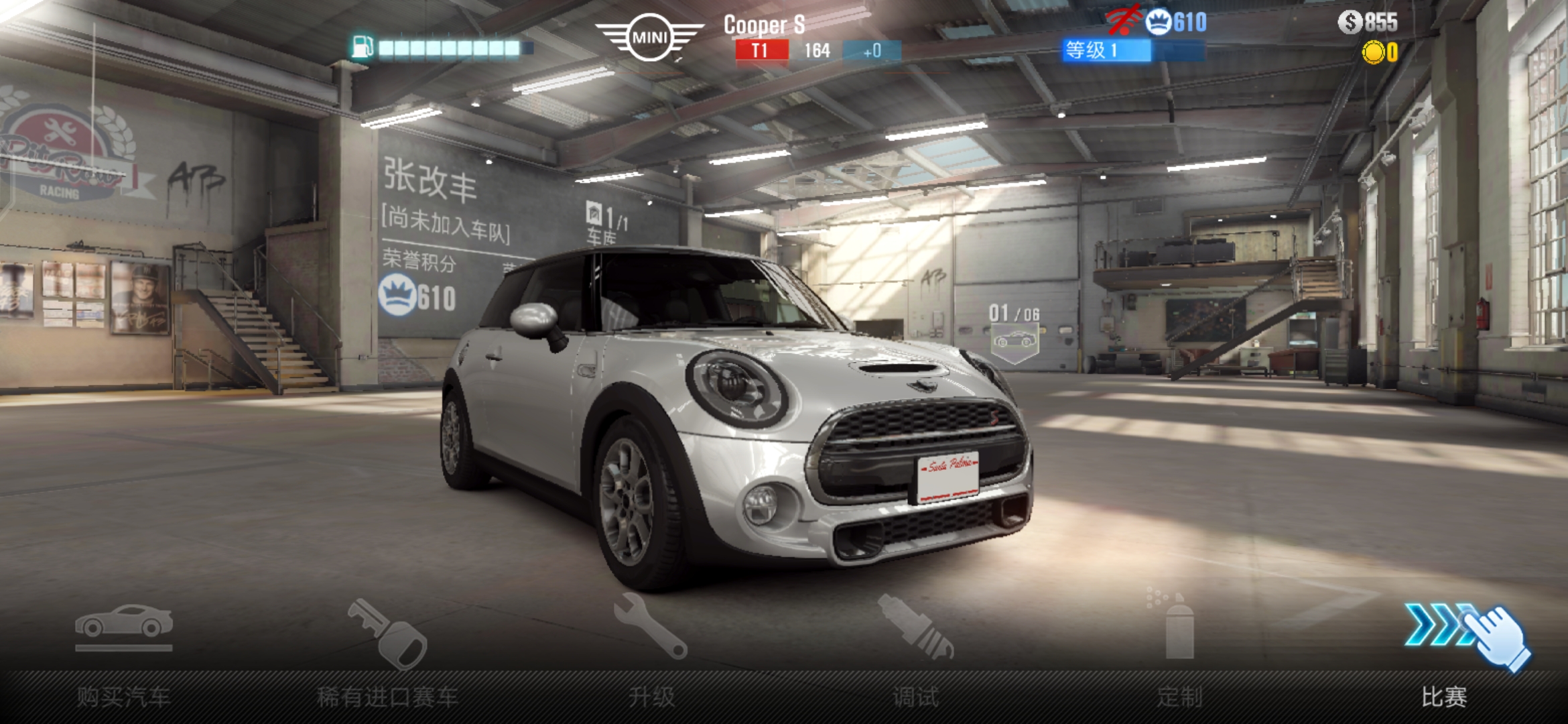Open the 比赛 race menu
Image resolution: width=1568 pixels, height=724 pixels.
(1444, 654)
